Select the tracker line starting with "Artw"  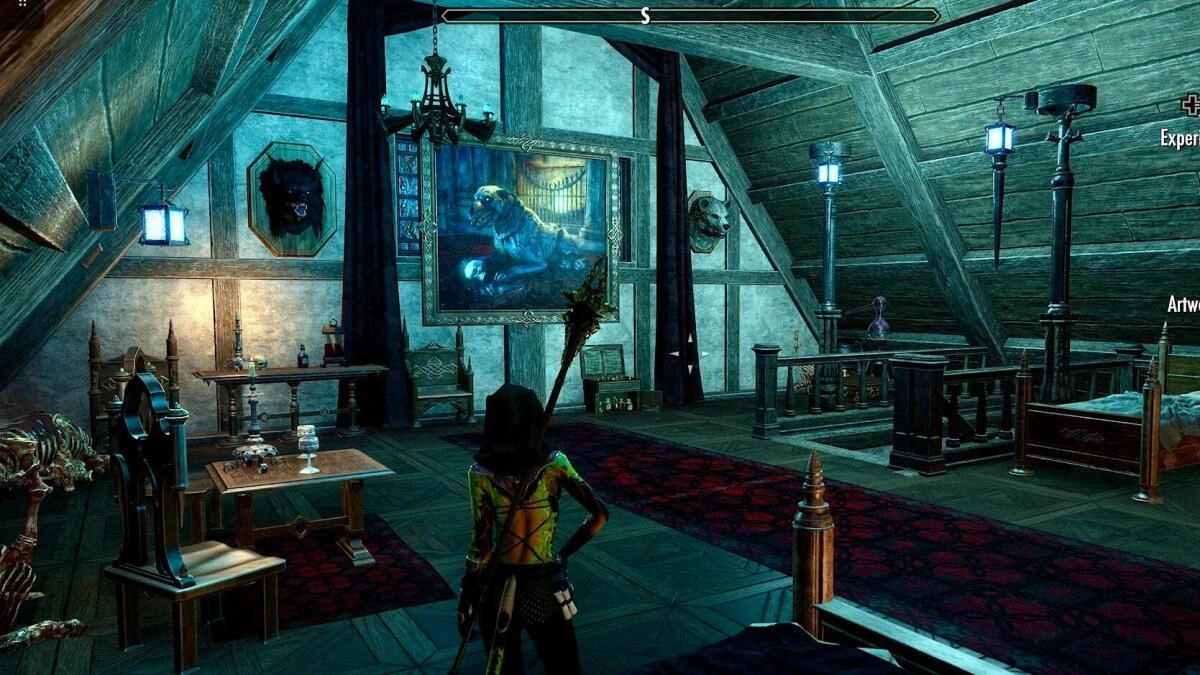(x=1183, y=304)
